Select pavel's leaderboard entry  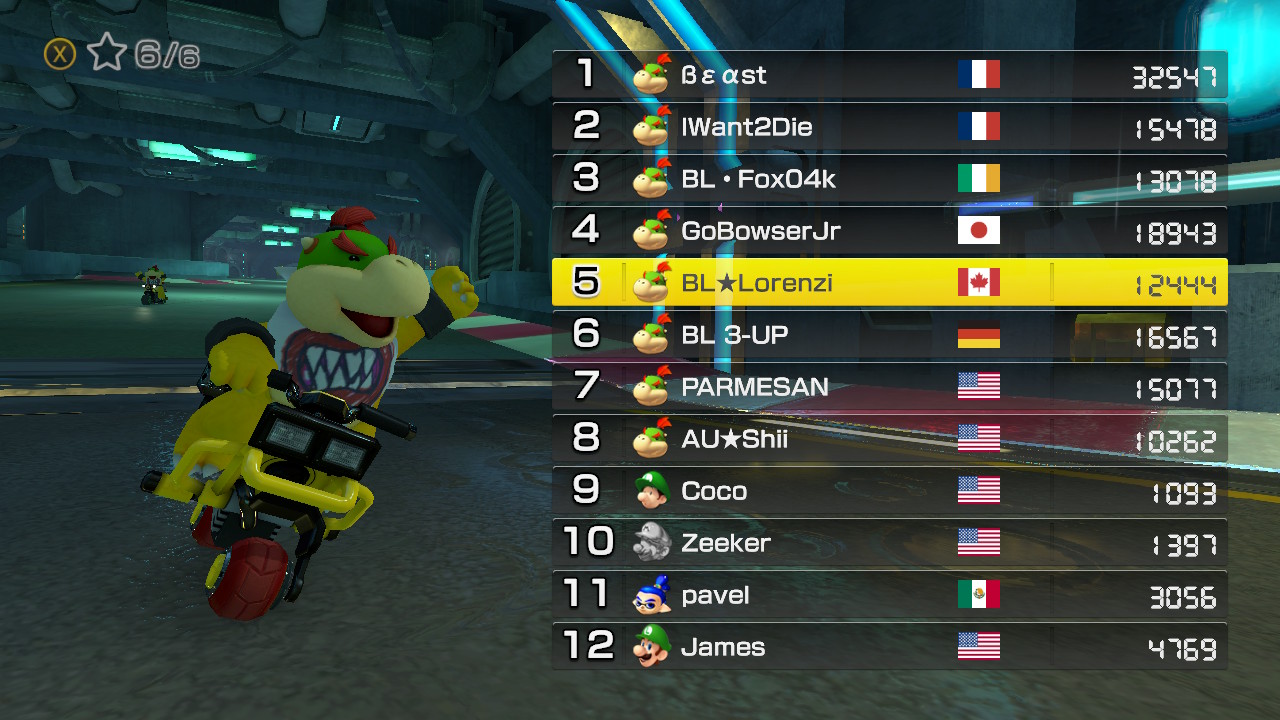pos(889,595)
